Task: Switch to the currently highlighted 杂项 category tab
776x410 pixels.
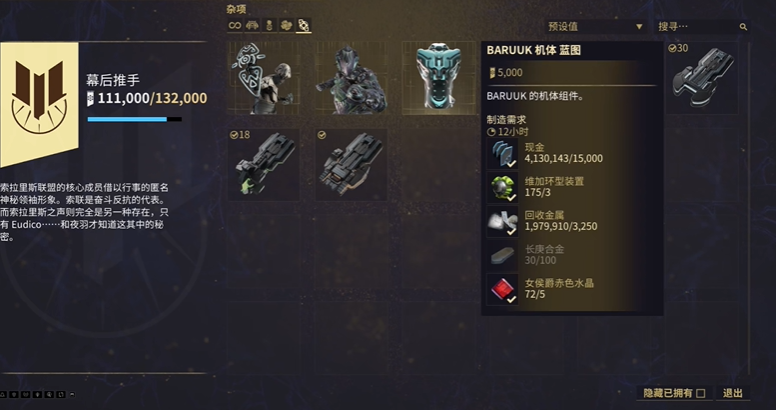Action: (303, 26)
